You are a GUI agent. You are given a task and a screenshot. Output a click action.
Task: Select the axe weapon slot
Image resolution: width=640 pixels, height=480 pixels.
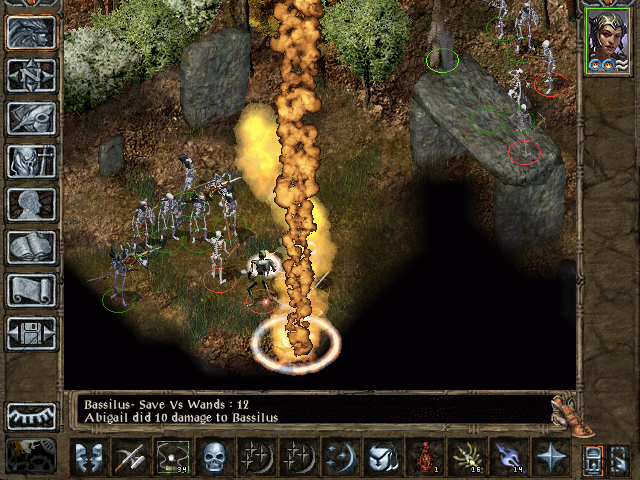click(x=132, y=458)
